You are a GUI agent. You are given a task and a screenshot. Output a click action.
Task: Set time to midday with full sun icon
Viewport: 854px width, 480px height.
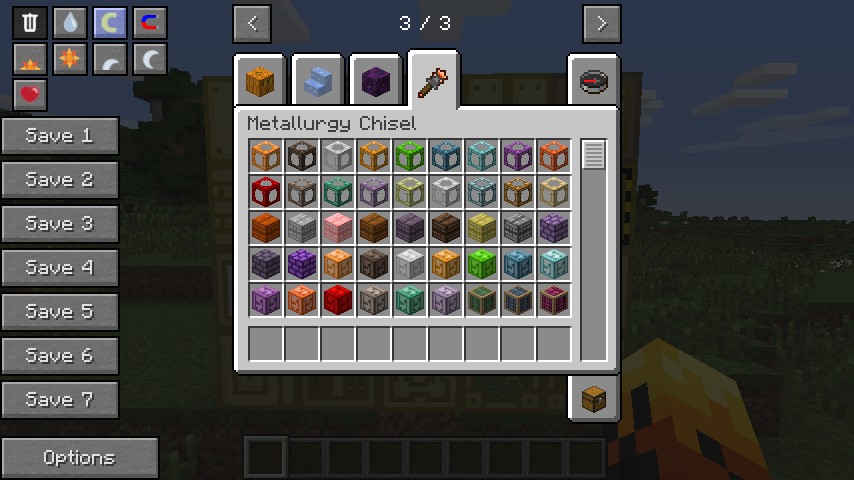[70, 59]
